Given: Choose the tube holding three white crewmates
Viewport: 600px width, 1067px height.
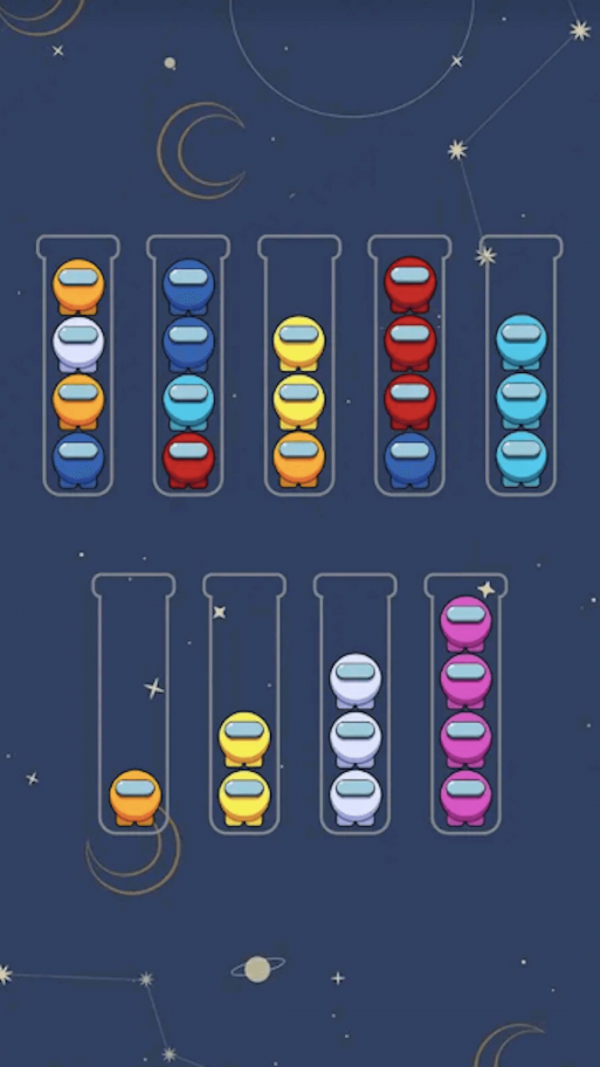Looking at the screenshot, I should point(355,705).
